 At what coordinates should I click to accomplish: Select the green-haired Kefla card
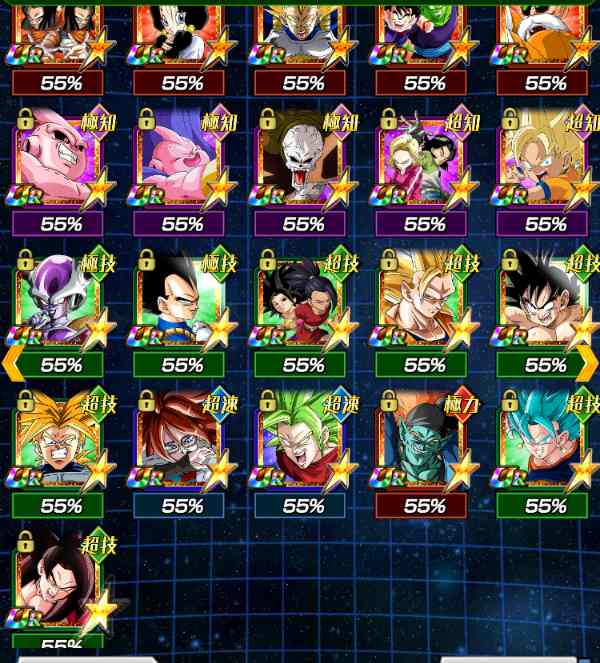303,440
